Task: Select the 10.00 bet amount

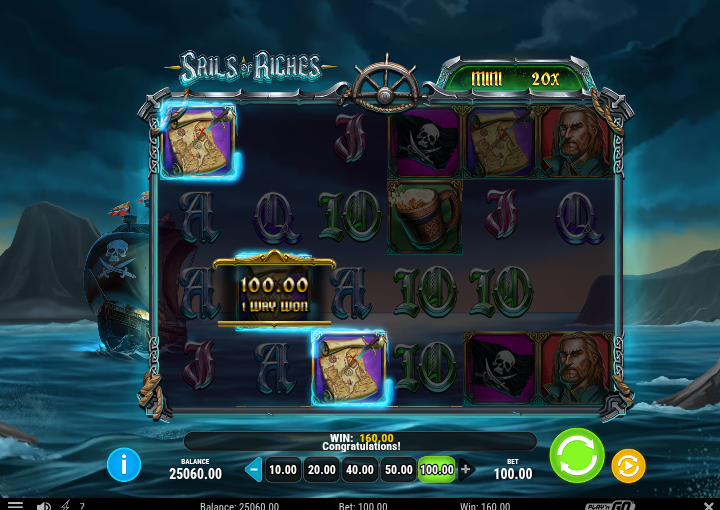Action: pos(283,469)
